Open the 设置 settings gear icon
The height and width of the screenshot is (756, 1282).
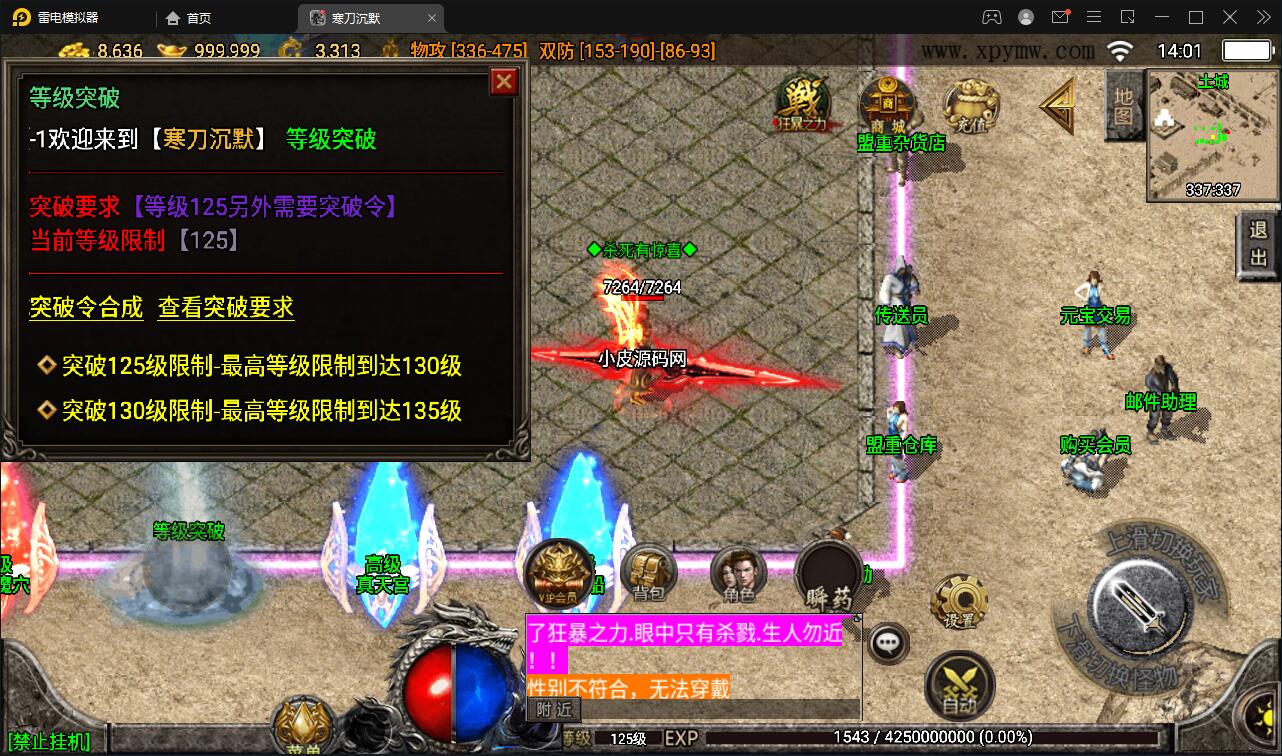coord(960,601)
